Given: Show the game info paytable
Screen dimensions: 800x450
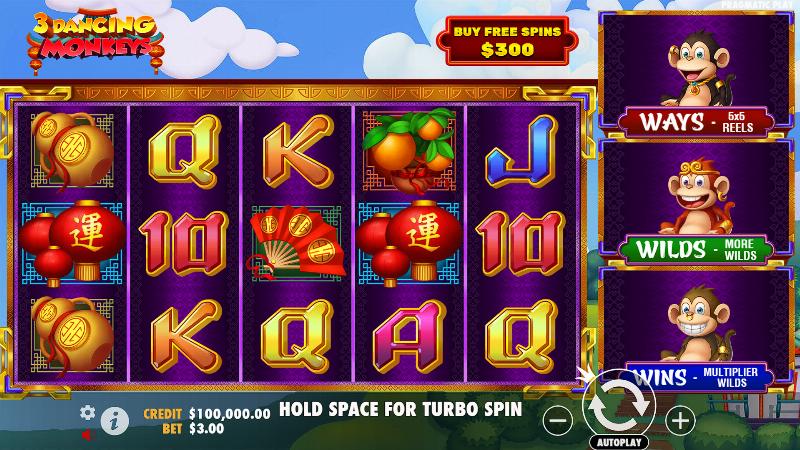Looking at the screenshot, I should click(115, 422).
